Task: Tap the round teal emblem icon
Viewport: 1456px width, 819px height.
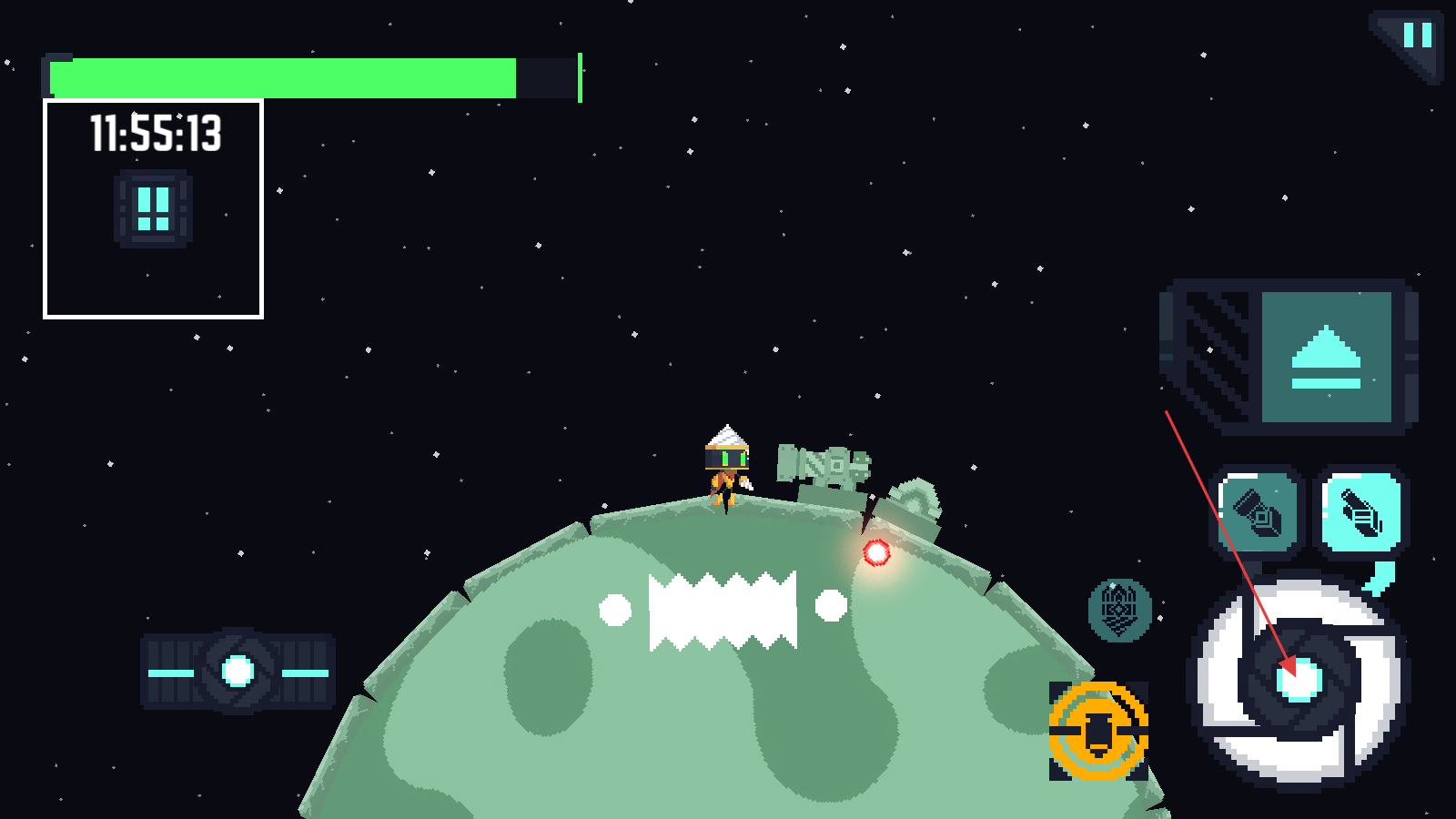Action: coord(1119,610)
